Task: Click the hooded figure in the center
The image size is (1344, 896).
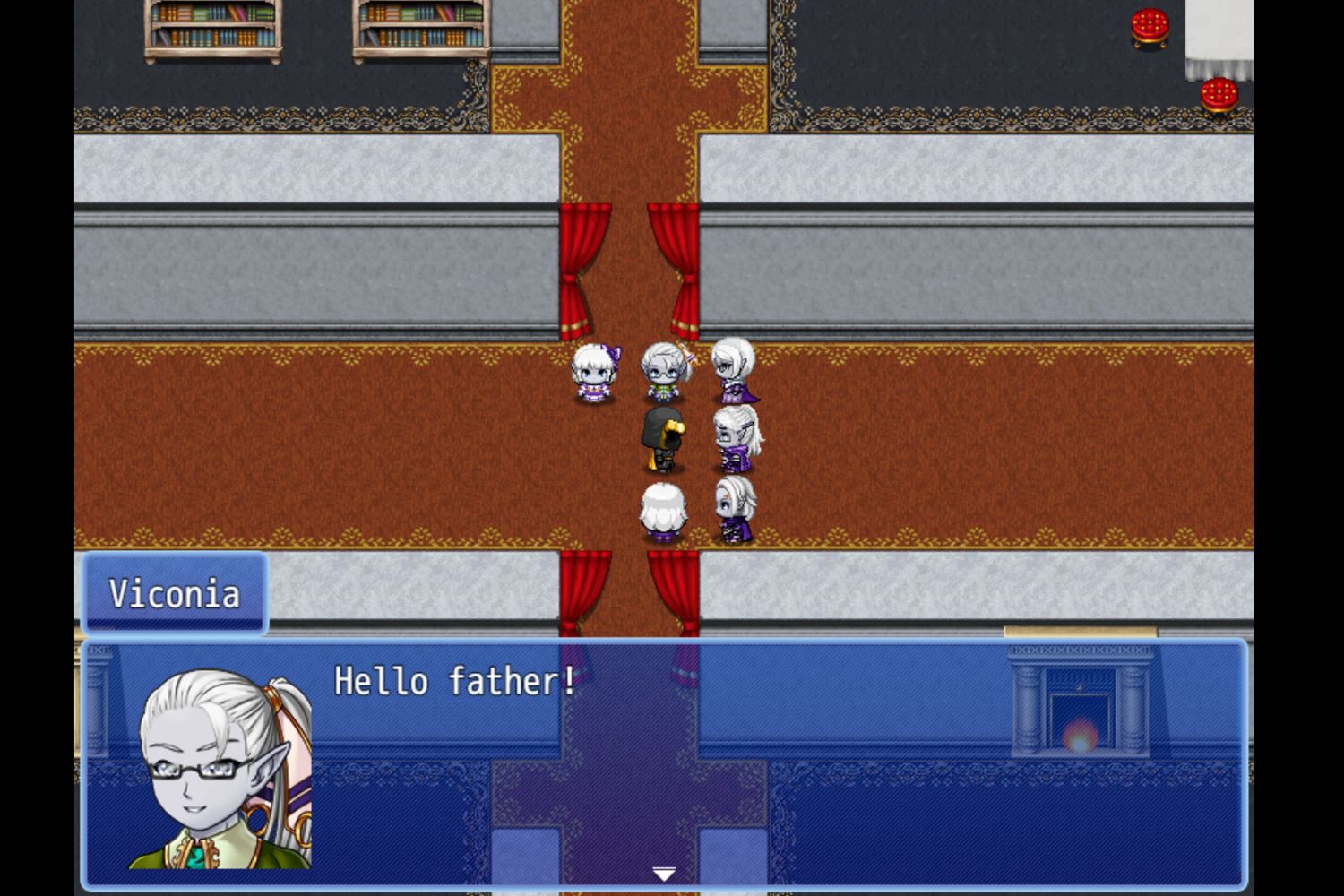Action: pyautogui.click(x=661, y=439)
